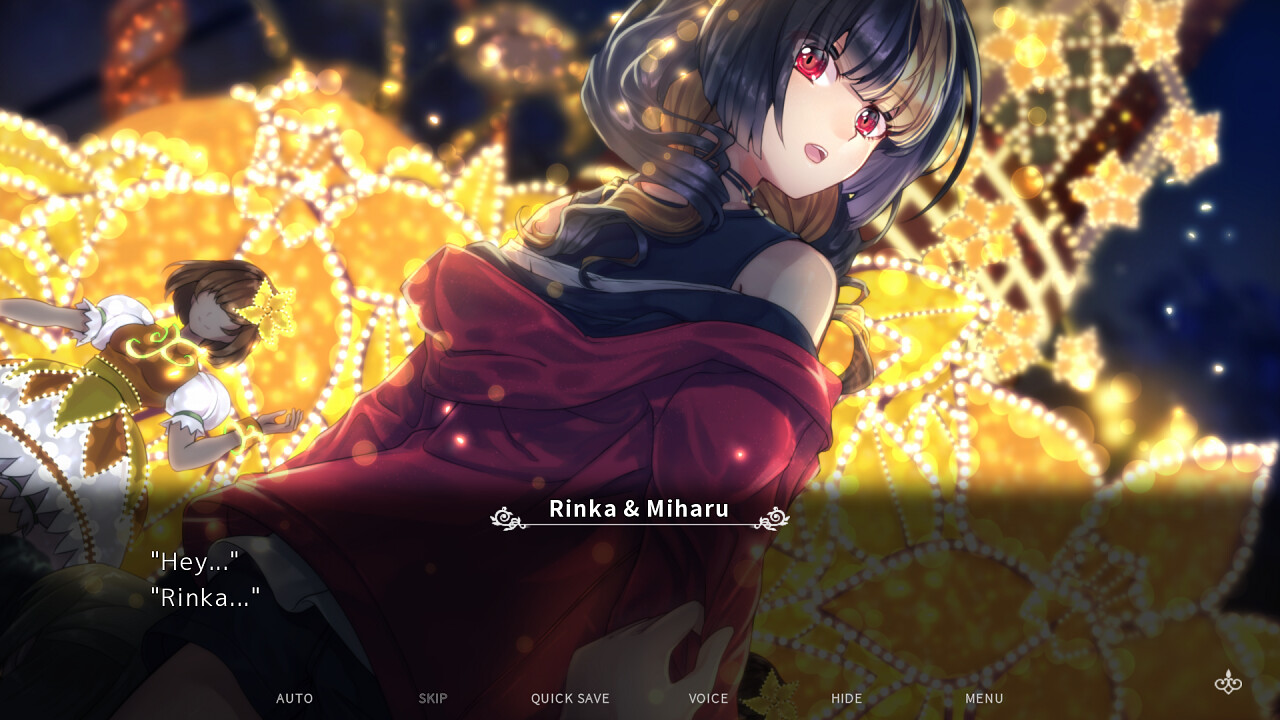Toggle AUTO text advance mode
This screenshot has width=1280, height=720.
pos(294,698)
